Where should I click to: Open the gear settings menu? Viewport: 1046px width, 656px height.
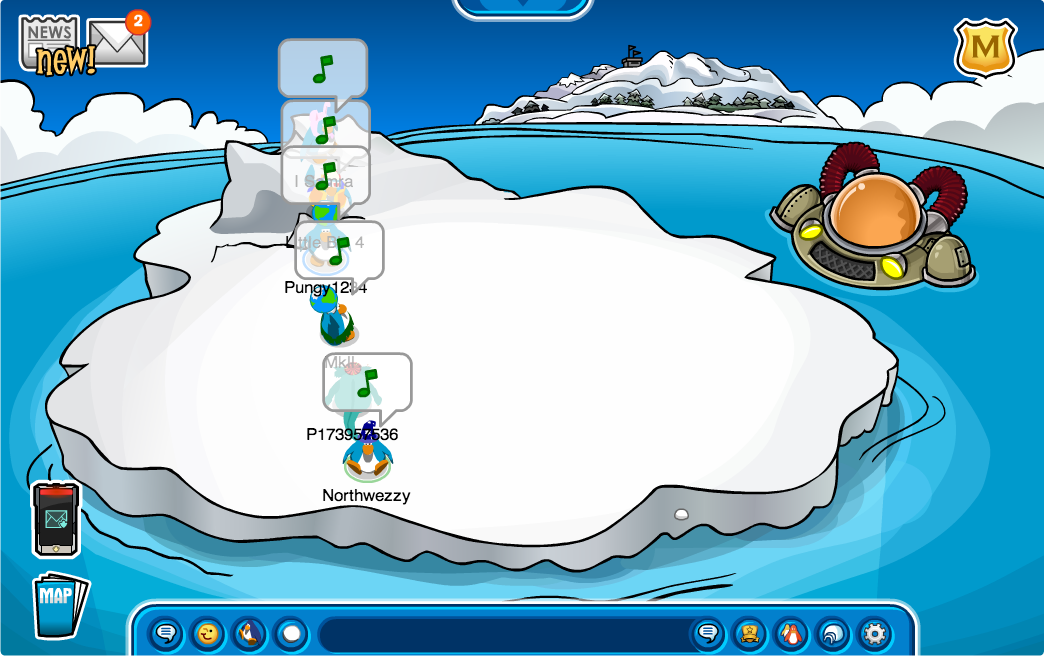875,633
